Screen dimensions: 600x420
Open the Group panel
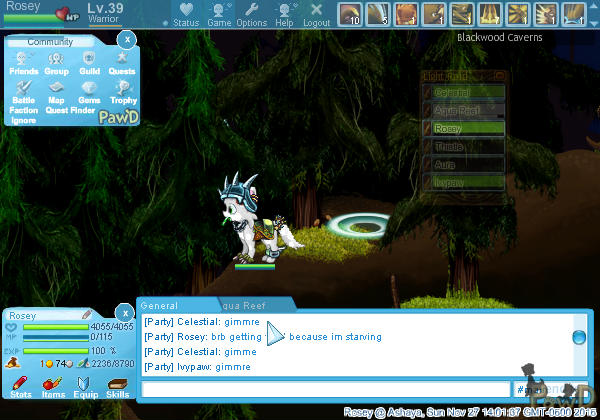(56, 63)
